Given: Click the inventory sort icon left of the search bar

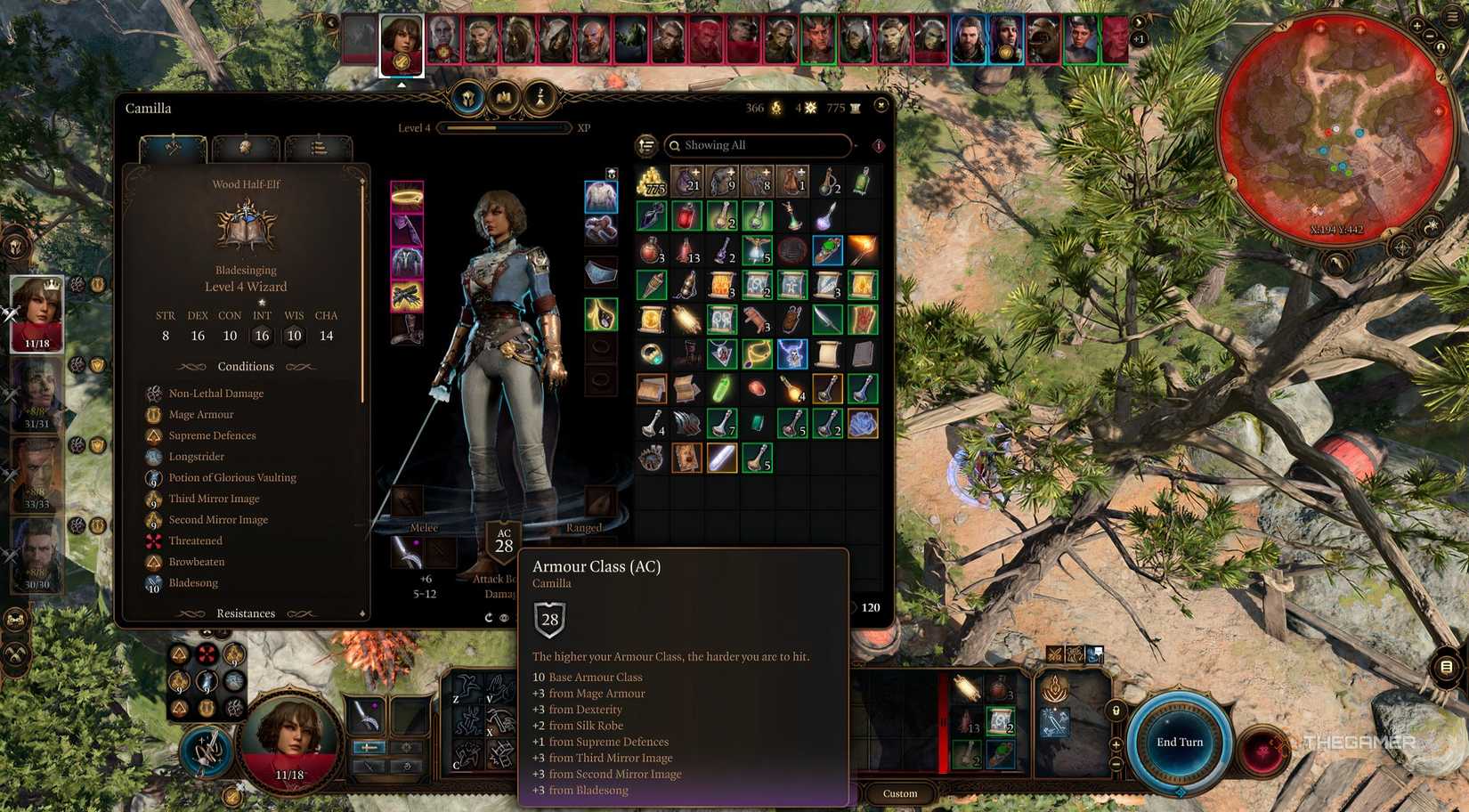Looking at the screenshot, I should point(645,145).
